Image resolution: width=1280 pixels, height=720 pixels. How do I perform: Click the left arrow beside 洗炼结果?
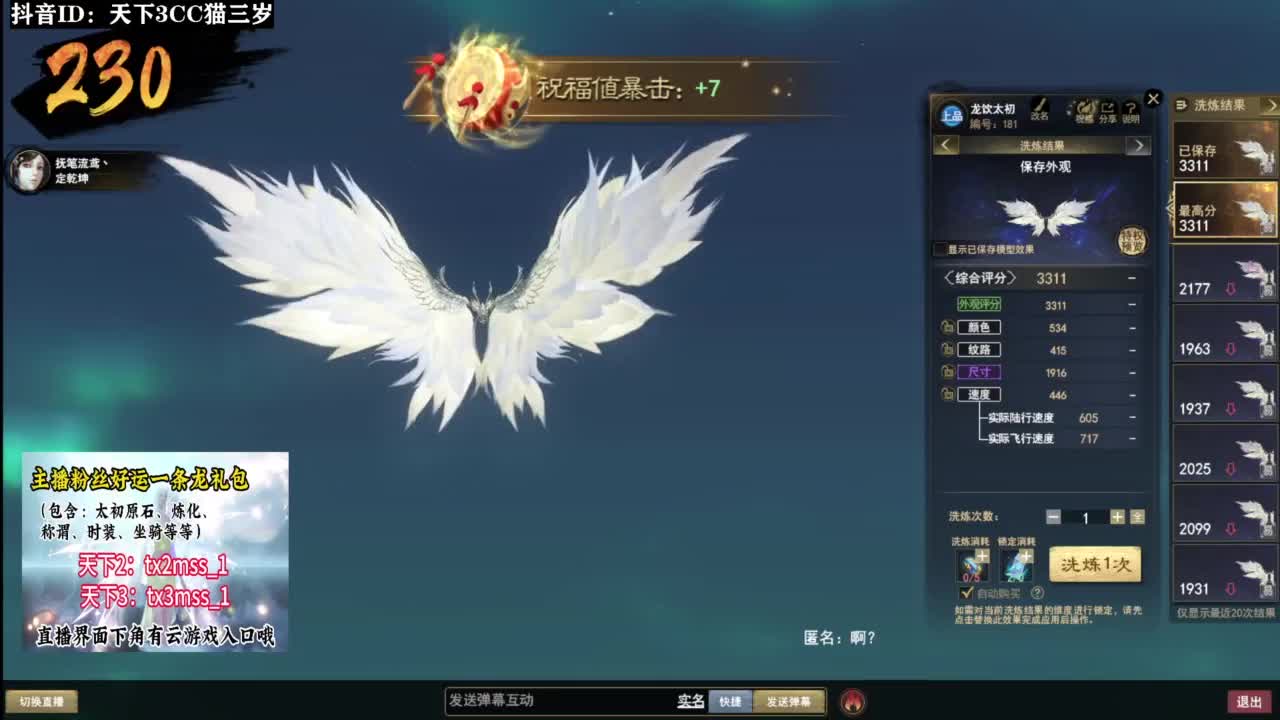[944, 146]
